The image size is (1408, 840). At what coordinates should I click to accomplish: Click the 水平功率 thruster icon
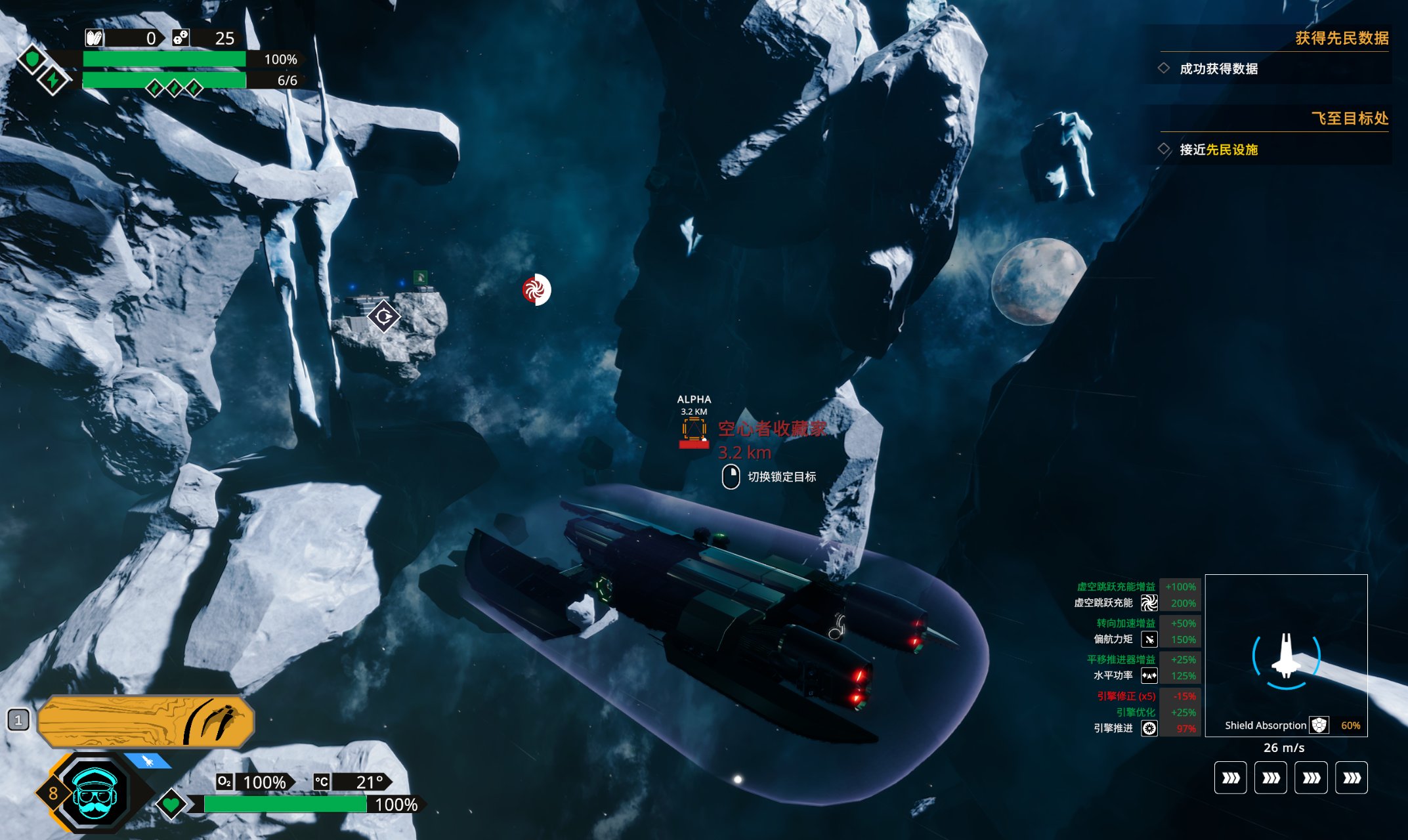1149,675
